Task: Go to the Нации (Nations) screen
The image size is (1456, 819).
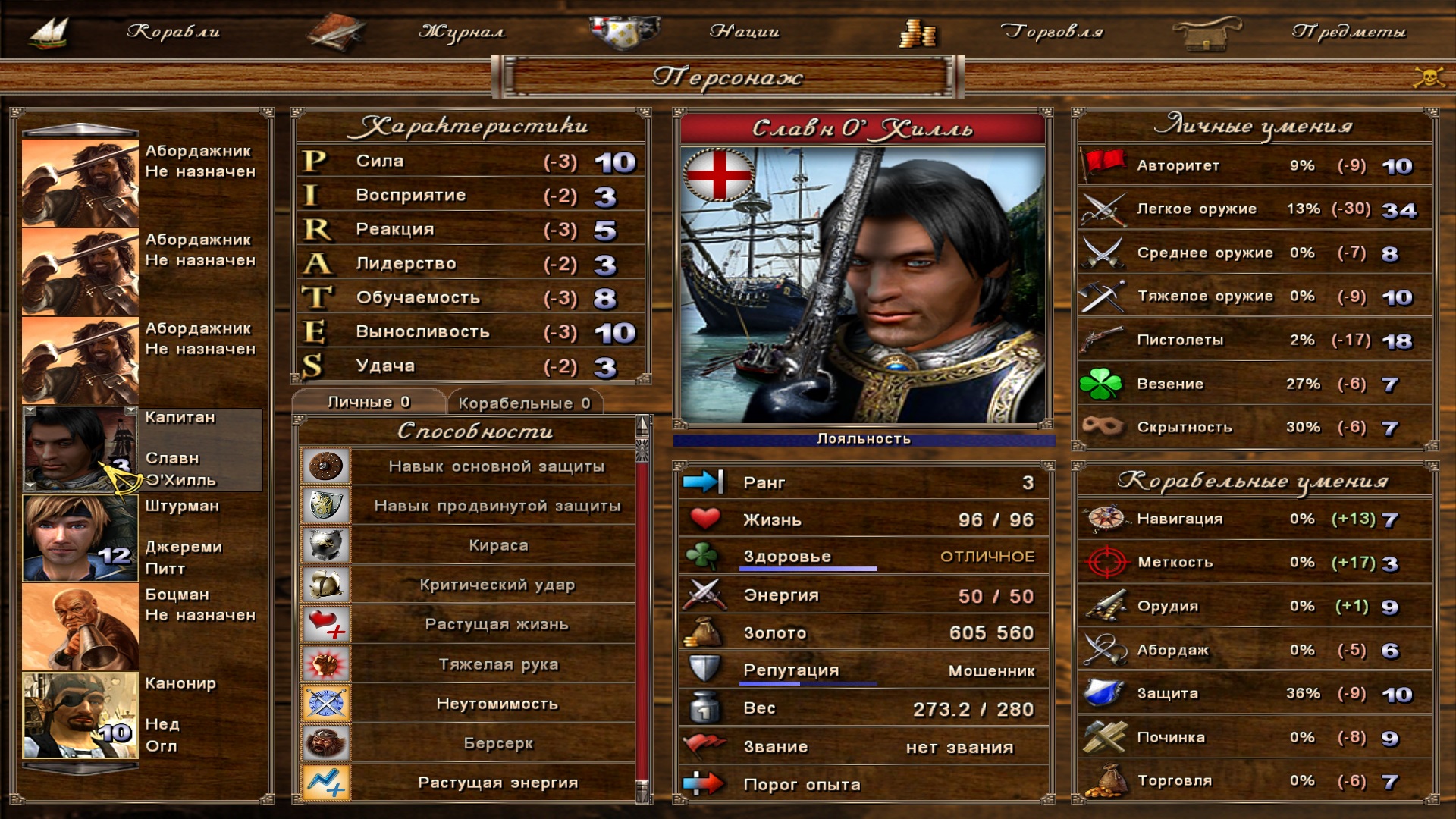Action: pos(744,32)
